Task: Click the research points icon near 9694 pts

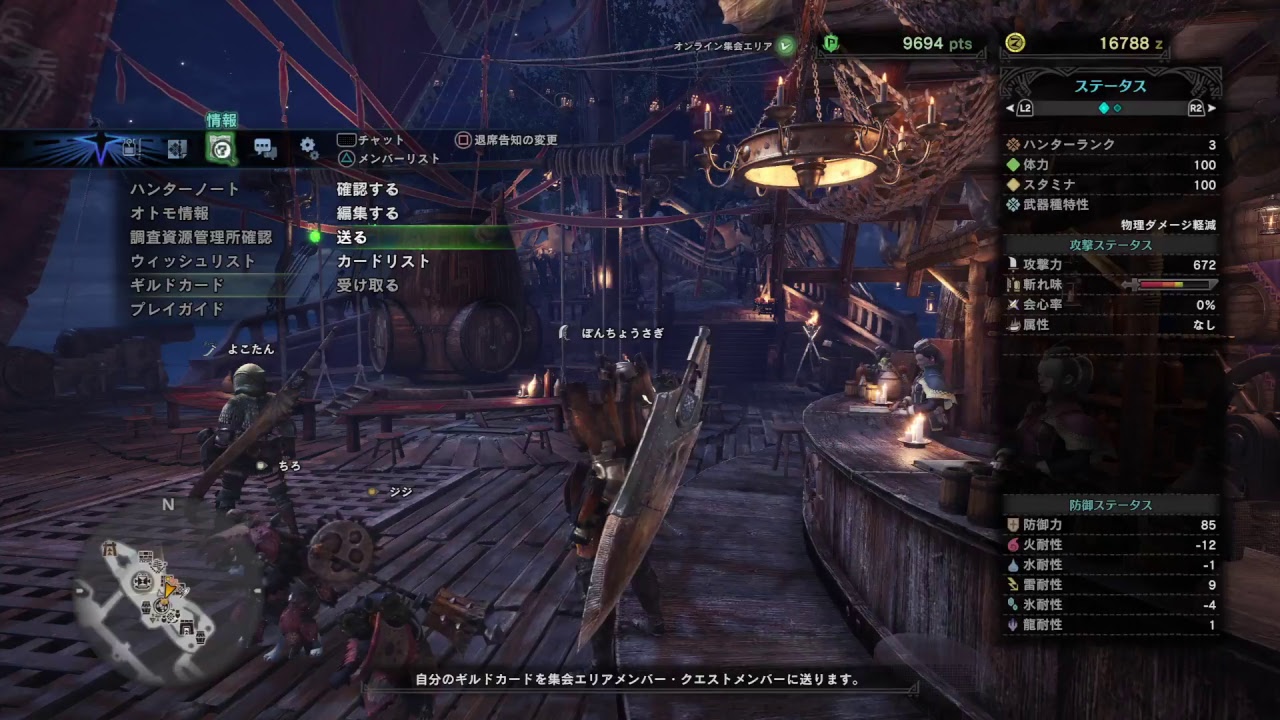Action: click(830, 42)
